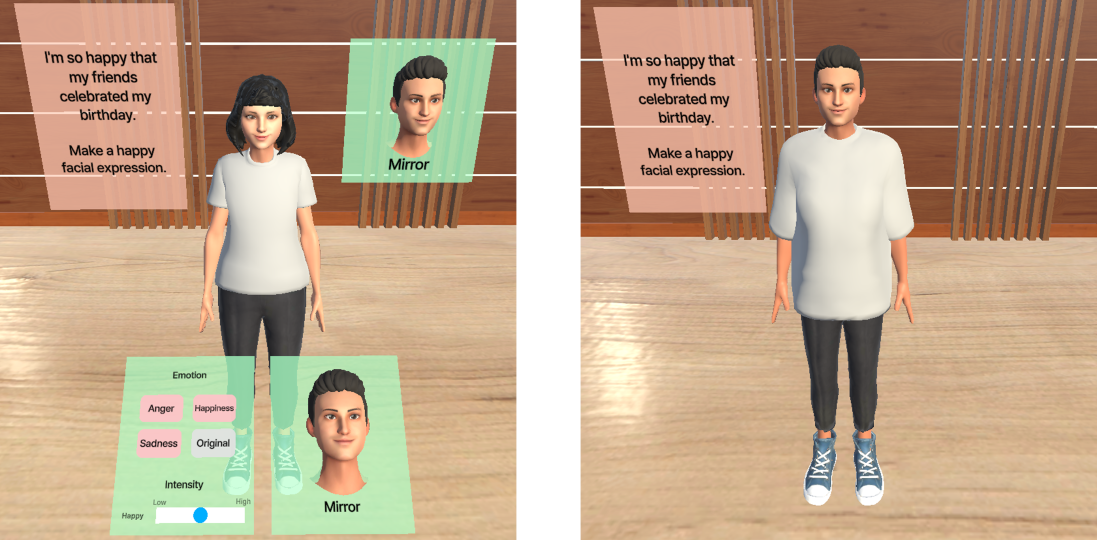The height and width of the screenshot is (540, 1097).
Task: Reset expression with the Original button
Action: tap(213, 443)
